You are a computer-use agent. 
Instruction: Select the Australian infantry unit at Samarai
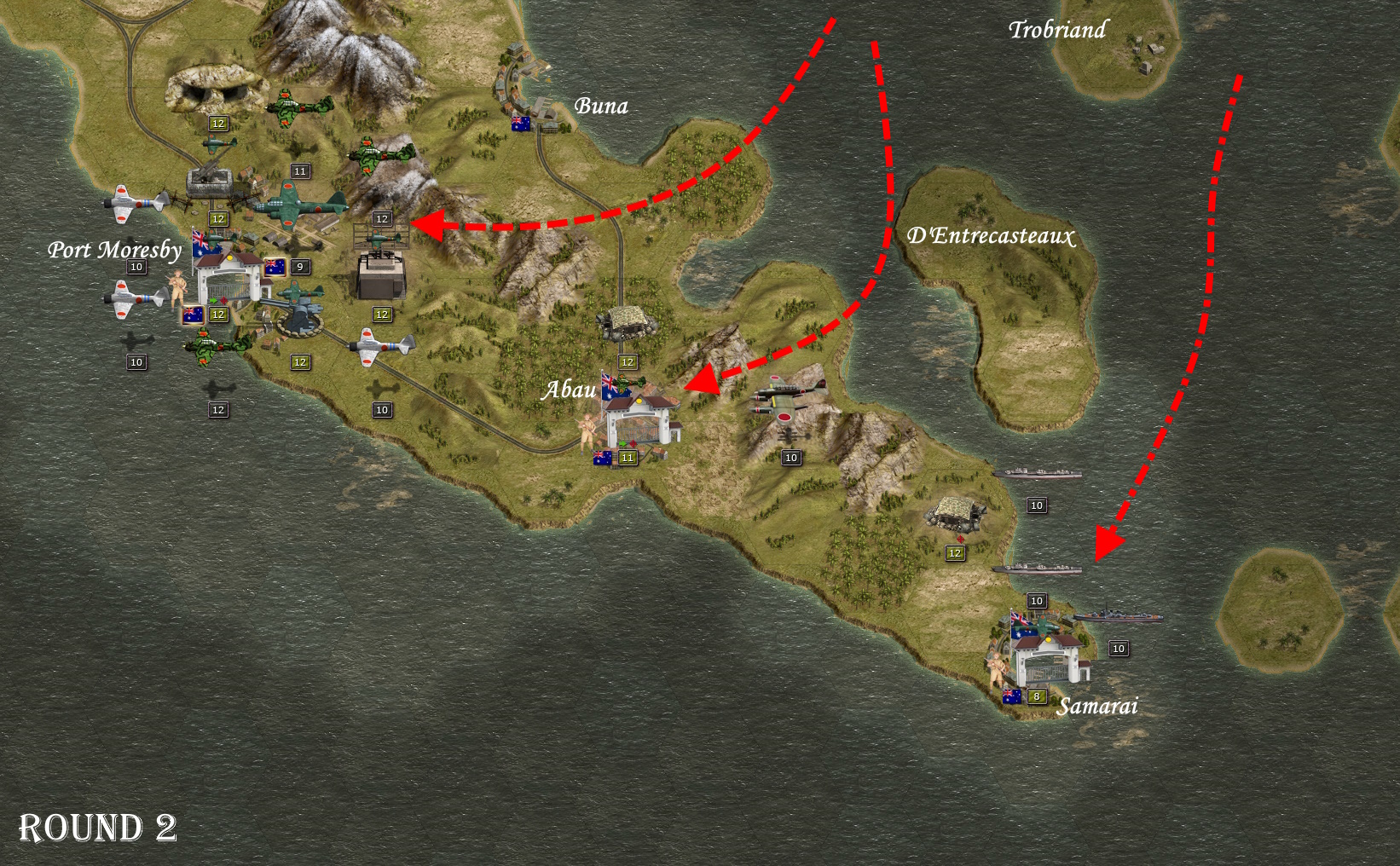pos(997,668)
